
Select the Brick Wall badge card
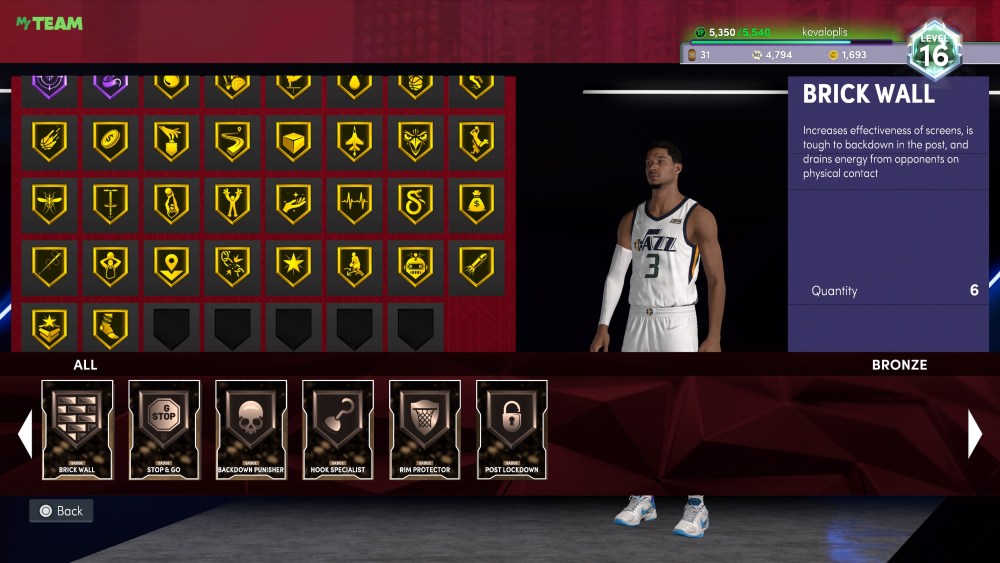77,429
